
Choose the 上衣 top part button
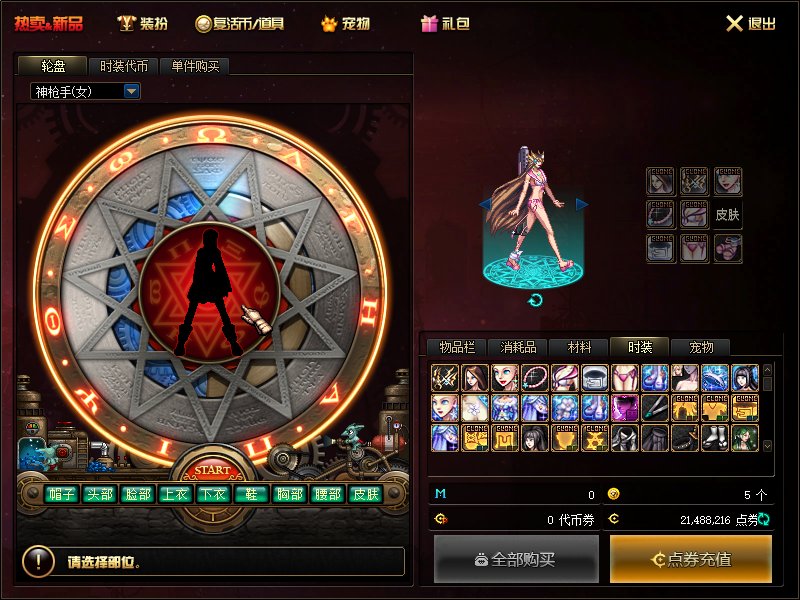point(175,494)
